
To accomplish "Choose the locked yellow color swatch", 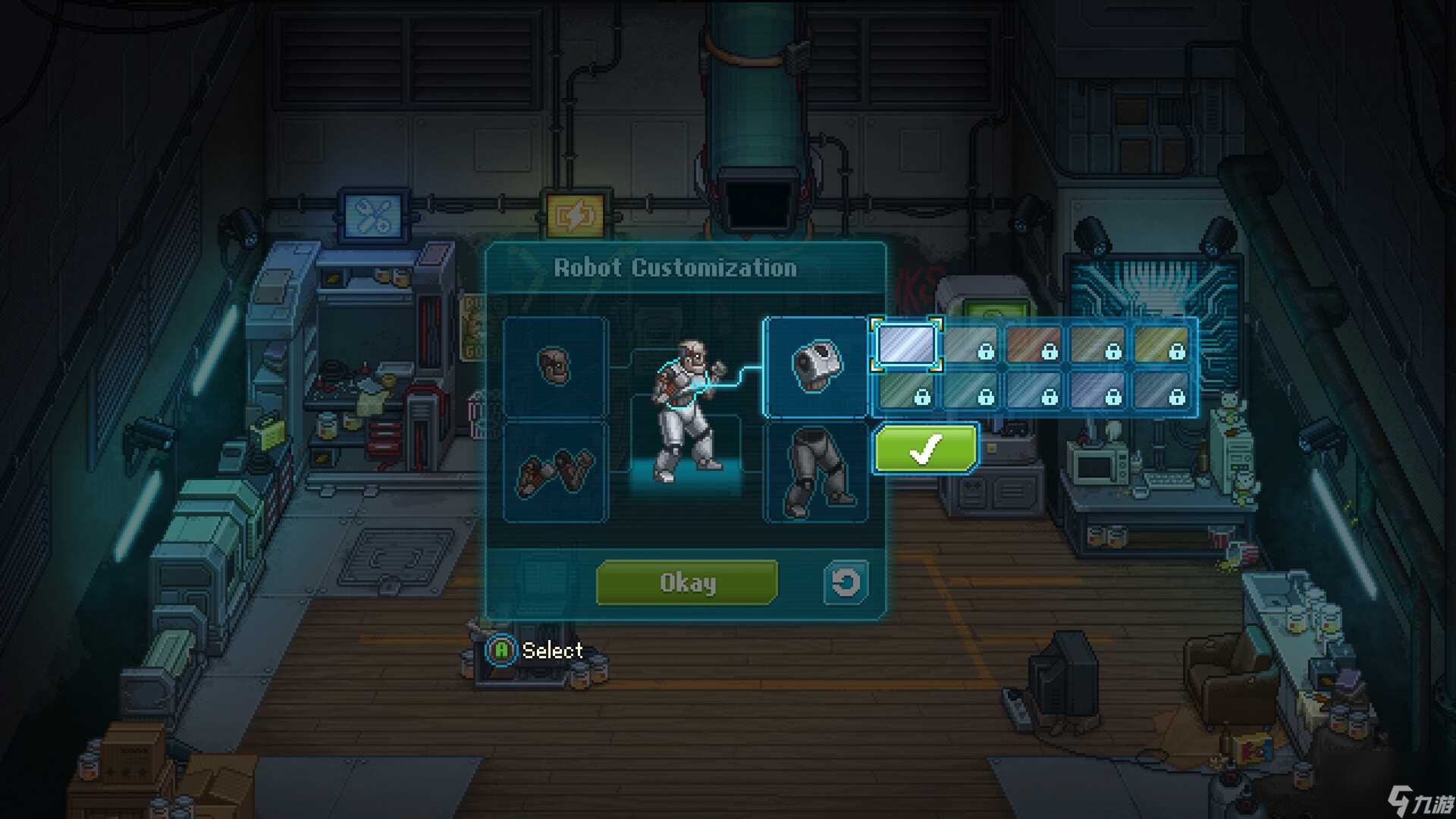I will (x=1161, y=345).
